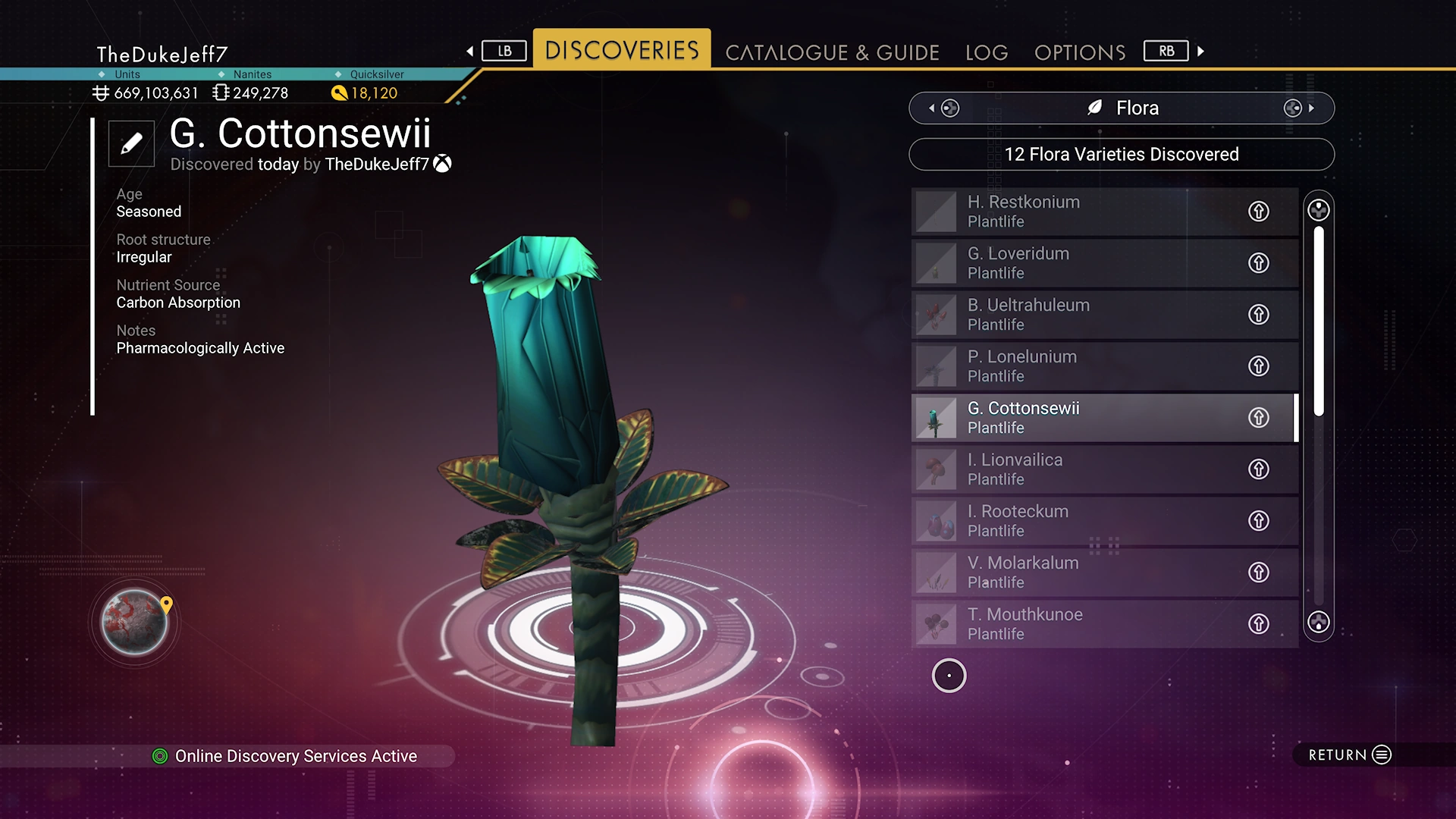Upload the G. Cottonsewii discovery
Screen dimensions: 1456x819
point(1259,418)
